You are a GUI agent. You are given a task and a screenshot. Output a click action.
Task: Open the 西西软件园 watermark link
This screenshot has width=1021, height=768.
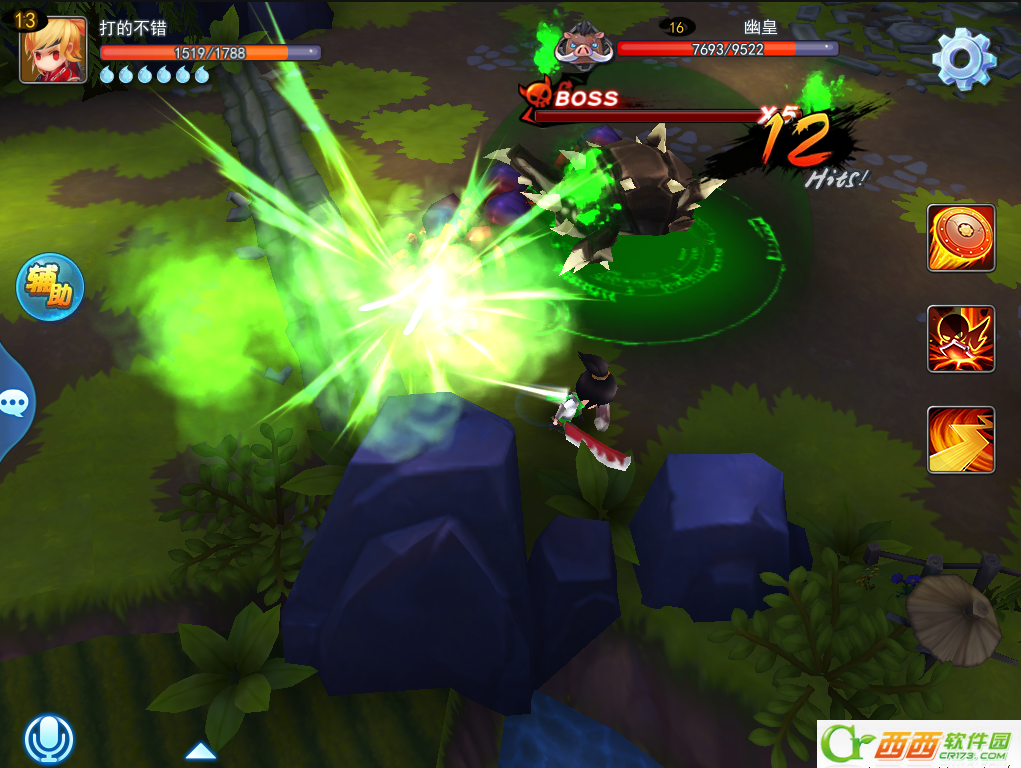(918, 745)
